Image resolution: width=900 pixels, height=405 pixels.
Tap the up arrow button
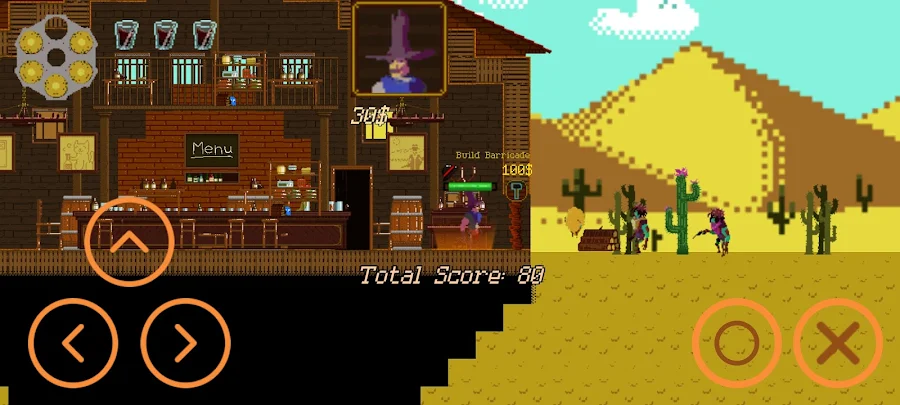tap(130, 242)
